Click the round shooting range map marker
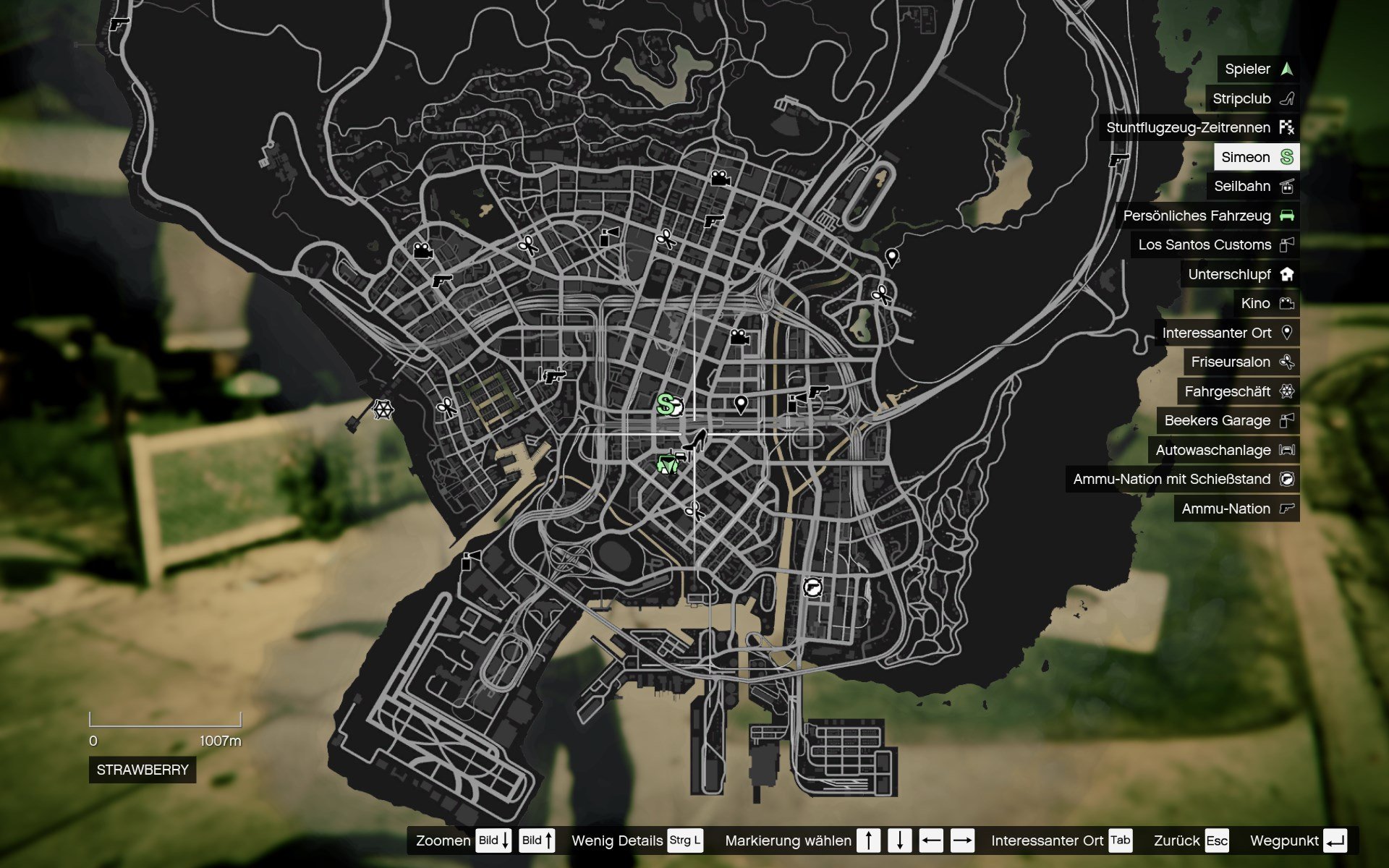 tap(813, 587)
